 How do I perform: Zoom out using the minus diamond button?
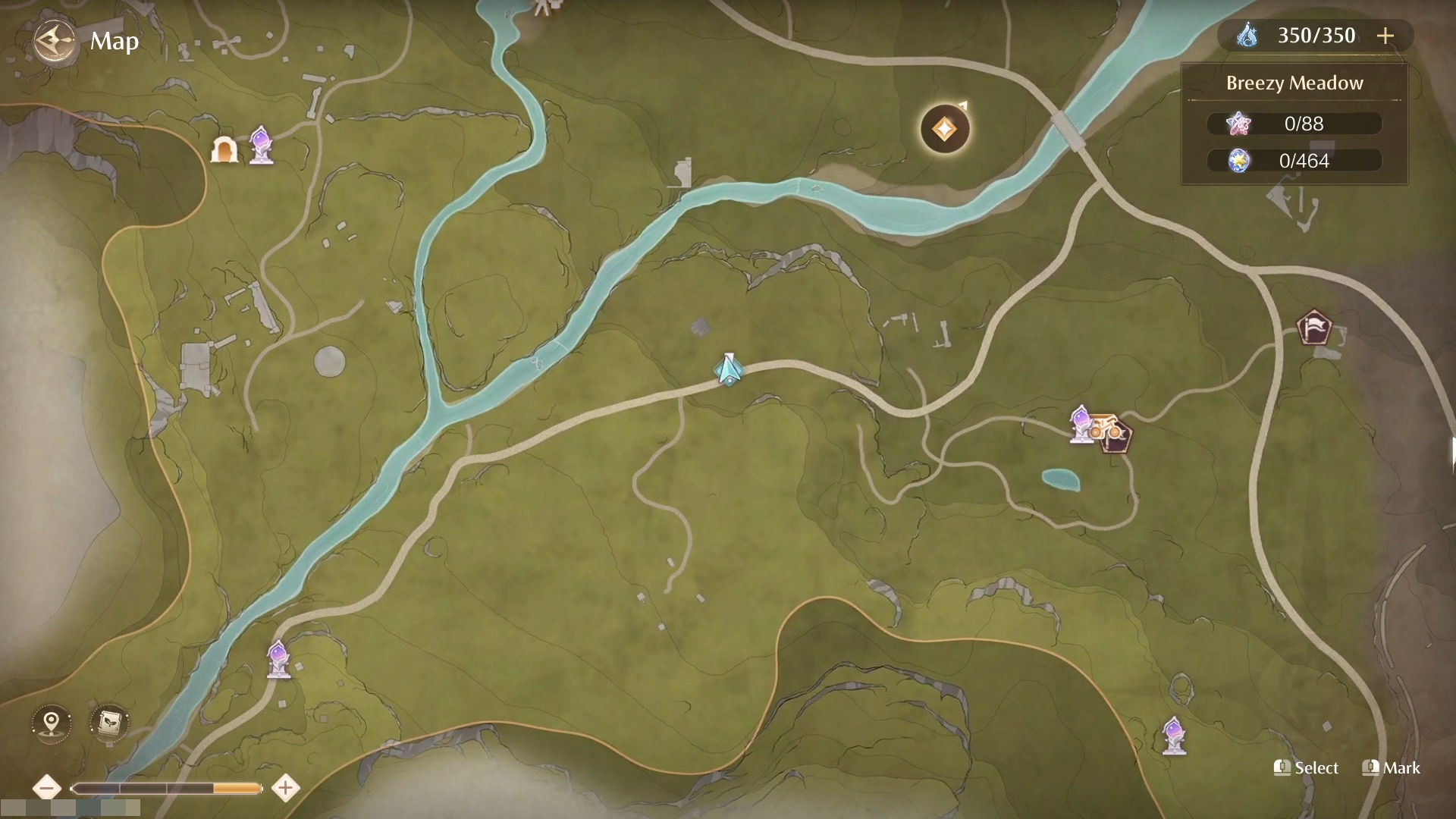click(x=48, y=788)
